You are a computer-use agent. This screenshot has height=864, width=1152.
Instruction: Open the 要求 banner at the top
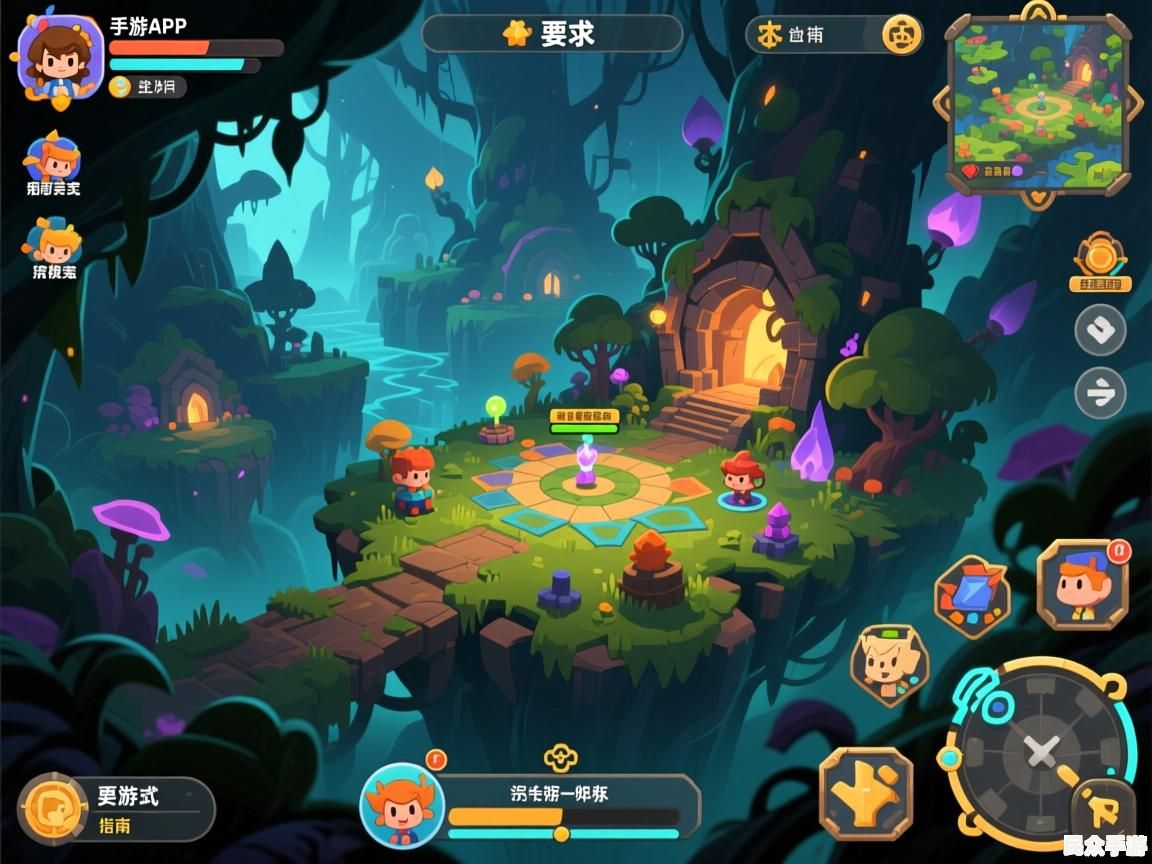552,34
